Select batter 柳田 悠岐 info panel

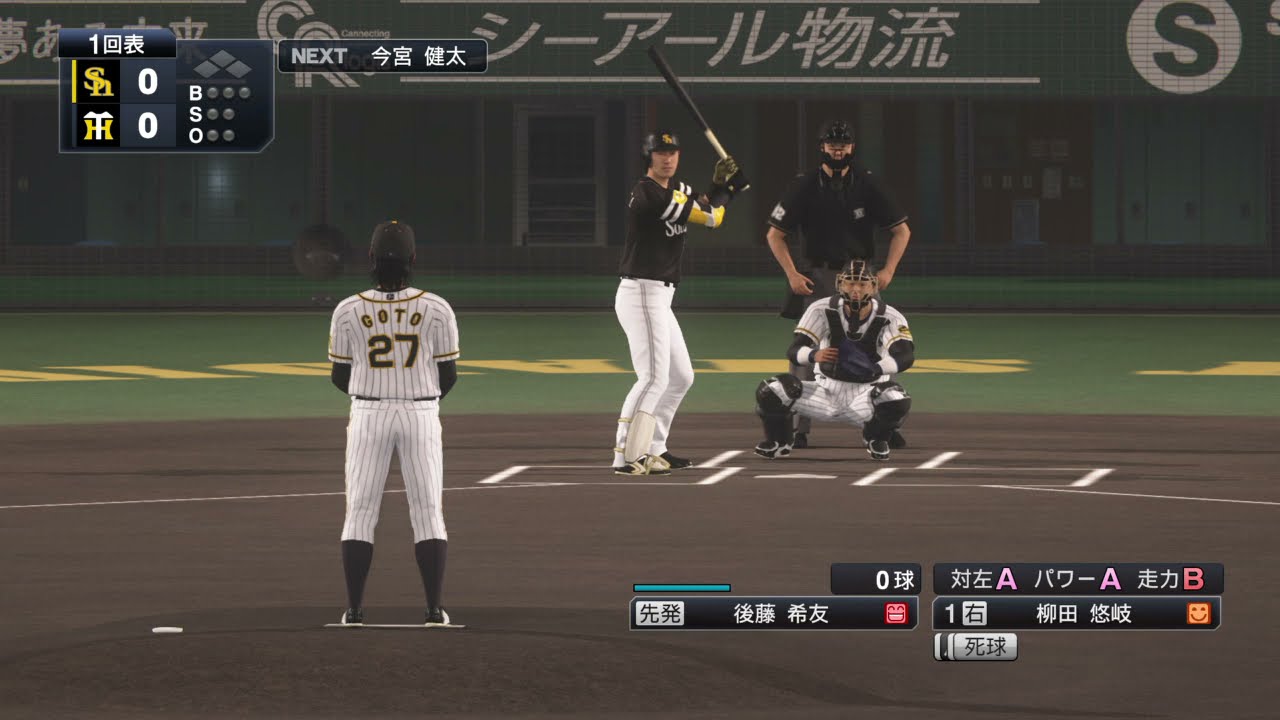coord(1075,614)
